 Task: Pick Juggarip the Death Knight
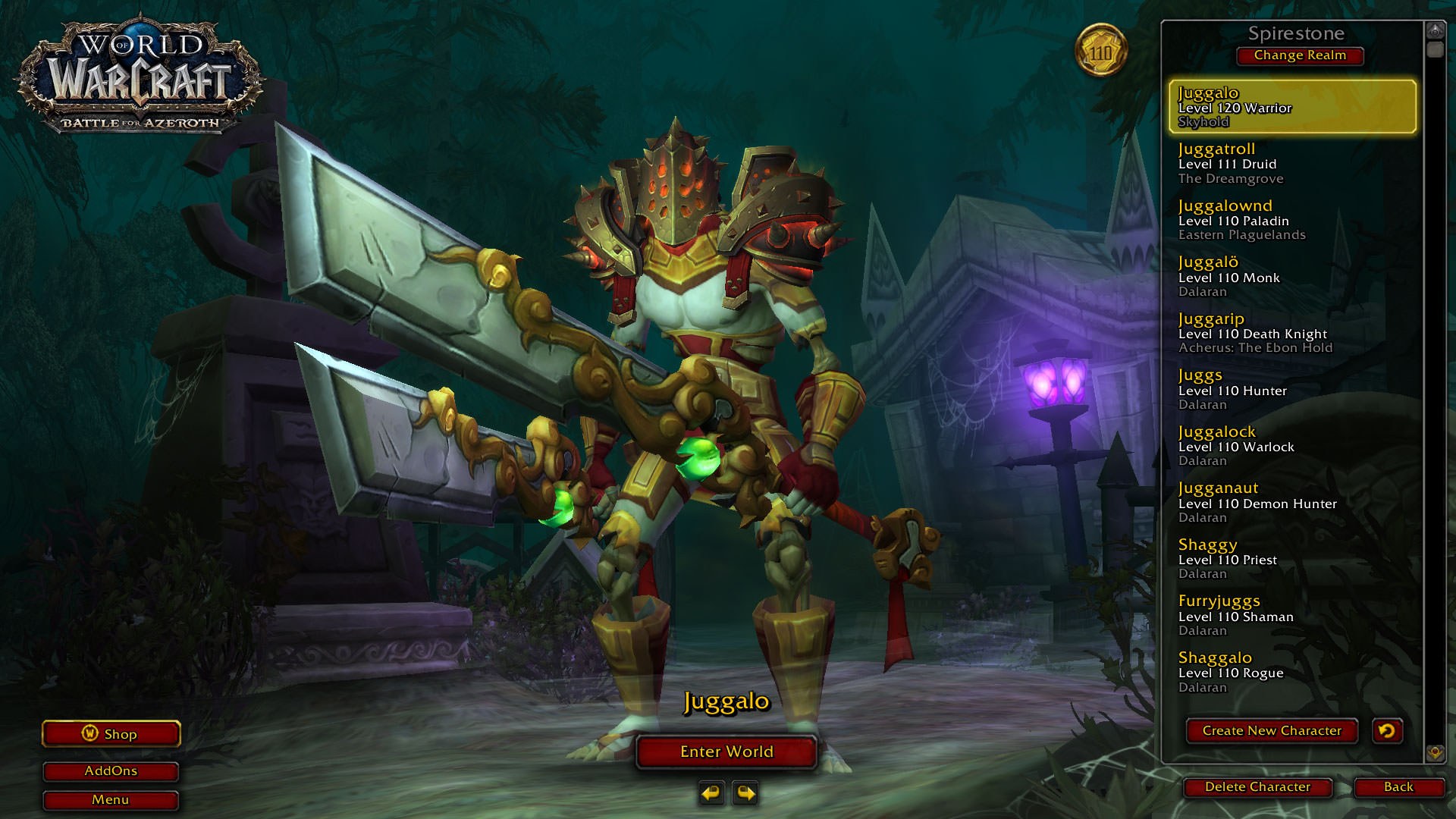pos(1292,333)
